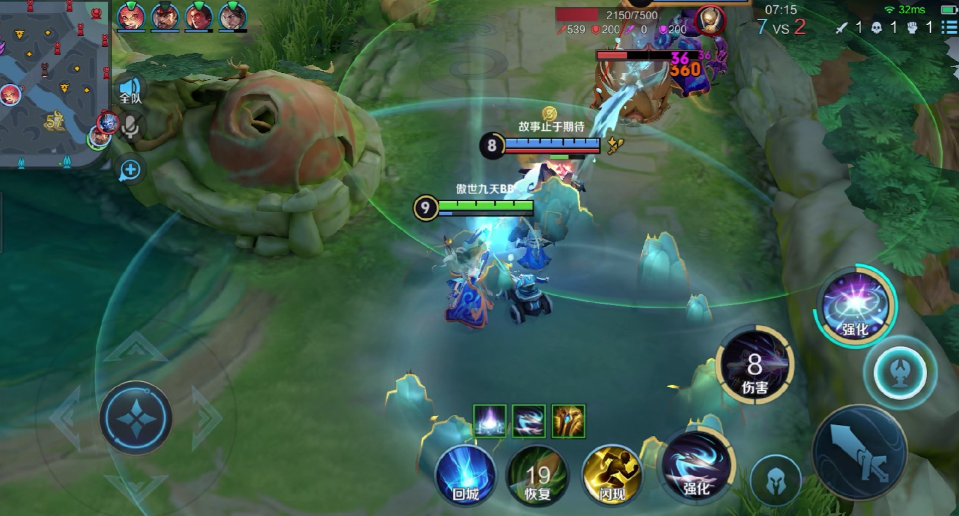Activate the 回城 recall ability

[x=466, y=472]
